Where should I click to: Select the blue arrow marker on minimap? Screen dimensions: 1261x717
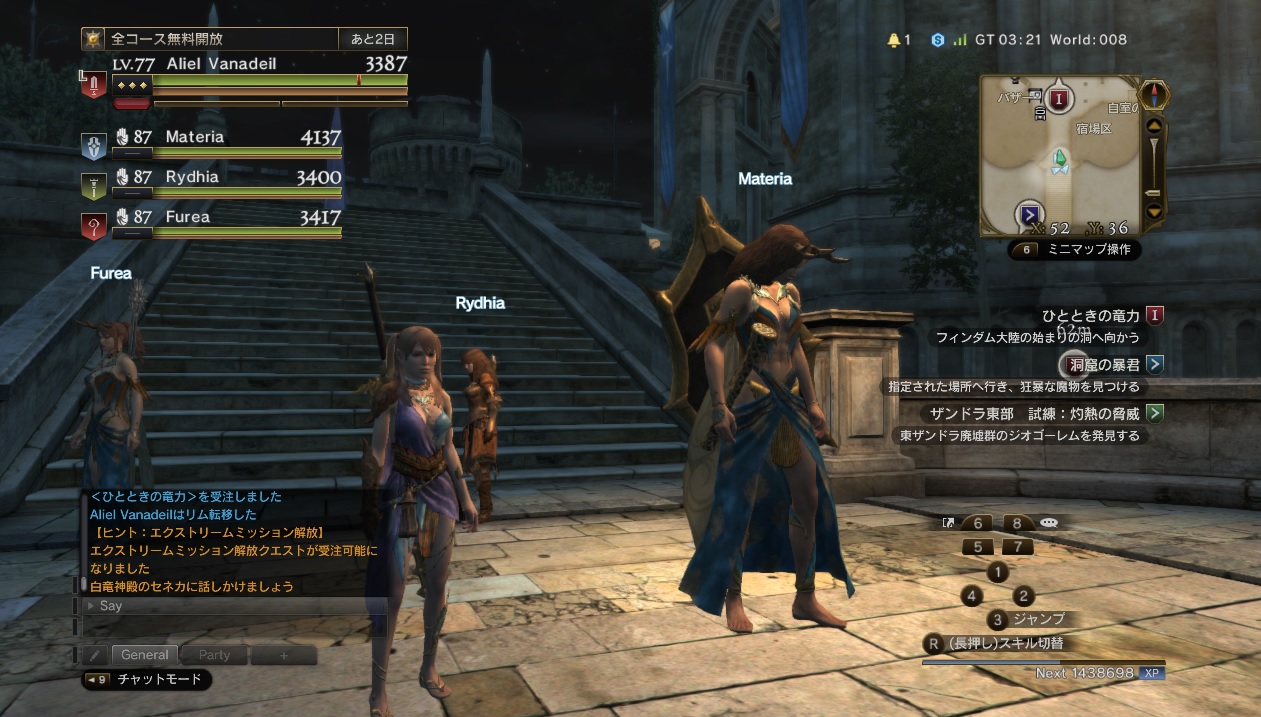[1030, 214]
